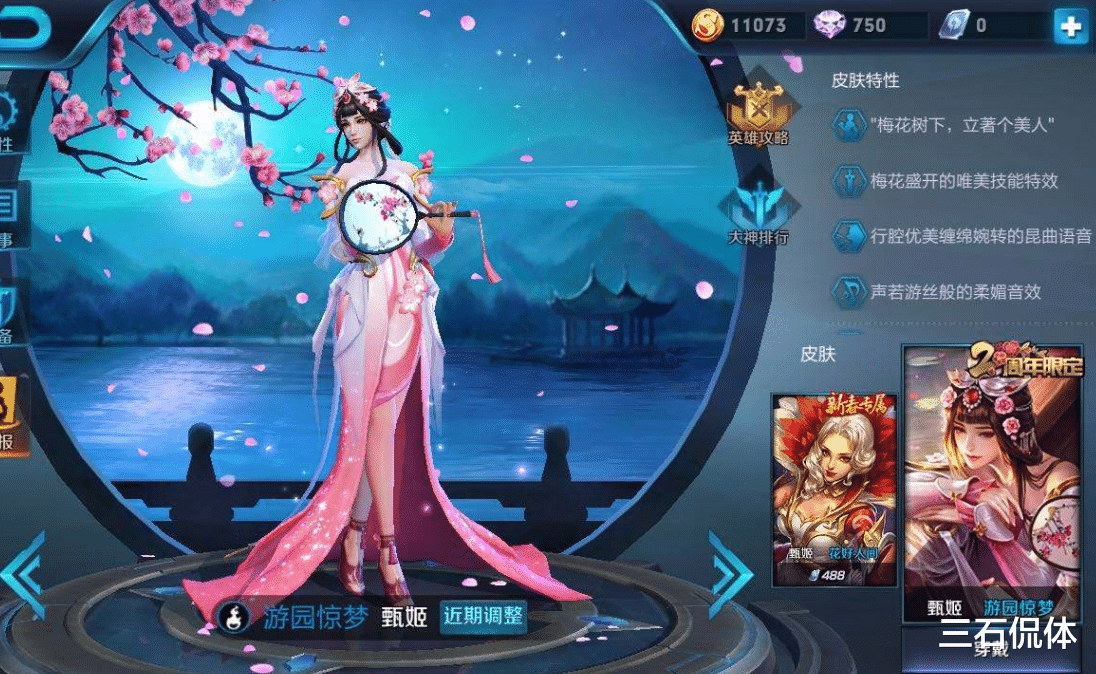Open the 英雄攻略 hero guide
This screenshot has height=674, width=1096.
pyautogui.click(x=757, y=113)
